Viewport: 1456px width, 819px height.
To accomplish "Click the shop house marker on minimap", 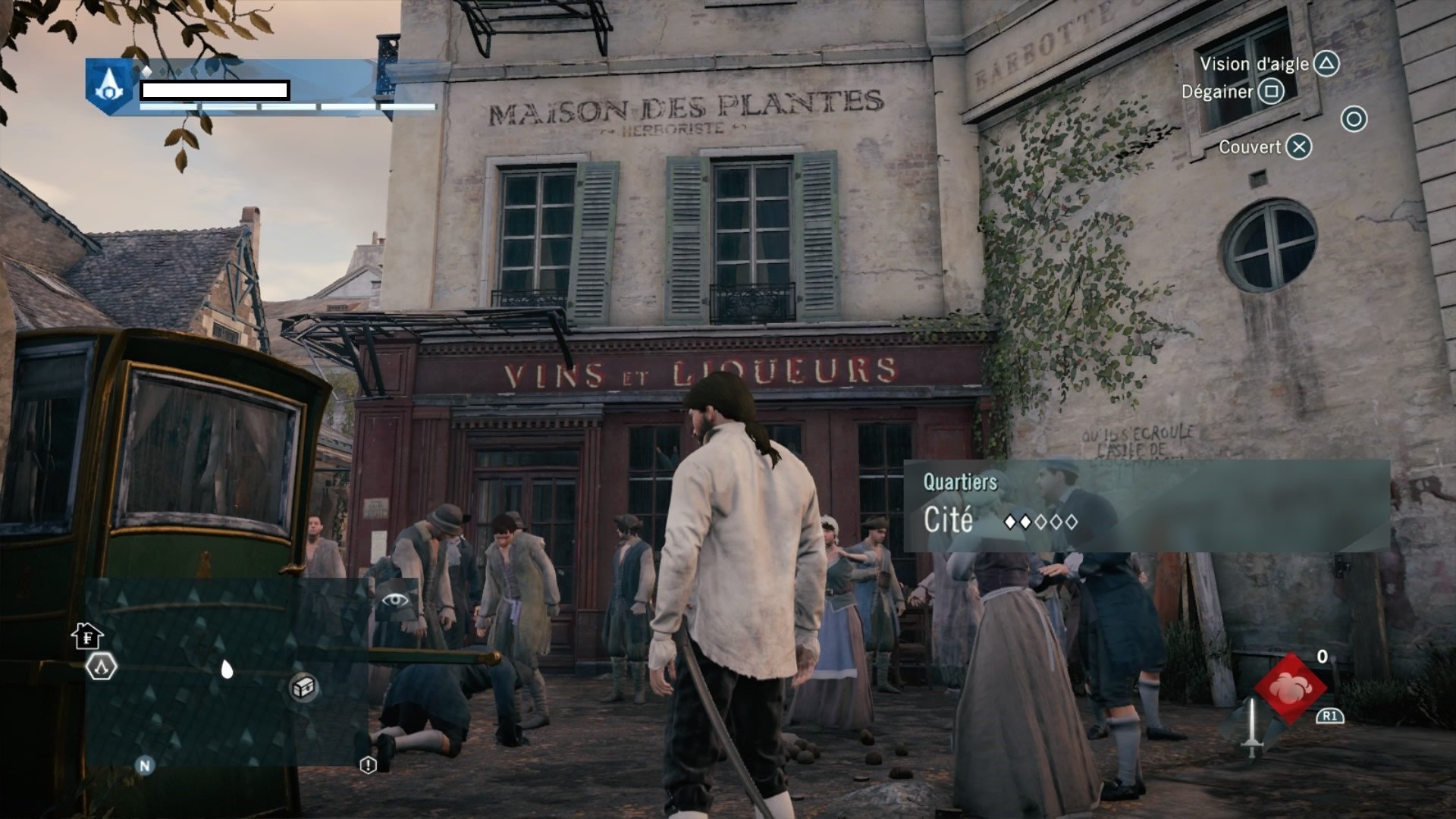I will (88, 635).
